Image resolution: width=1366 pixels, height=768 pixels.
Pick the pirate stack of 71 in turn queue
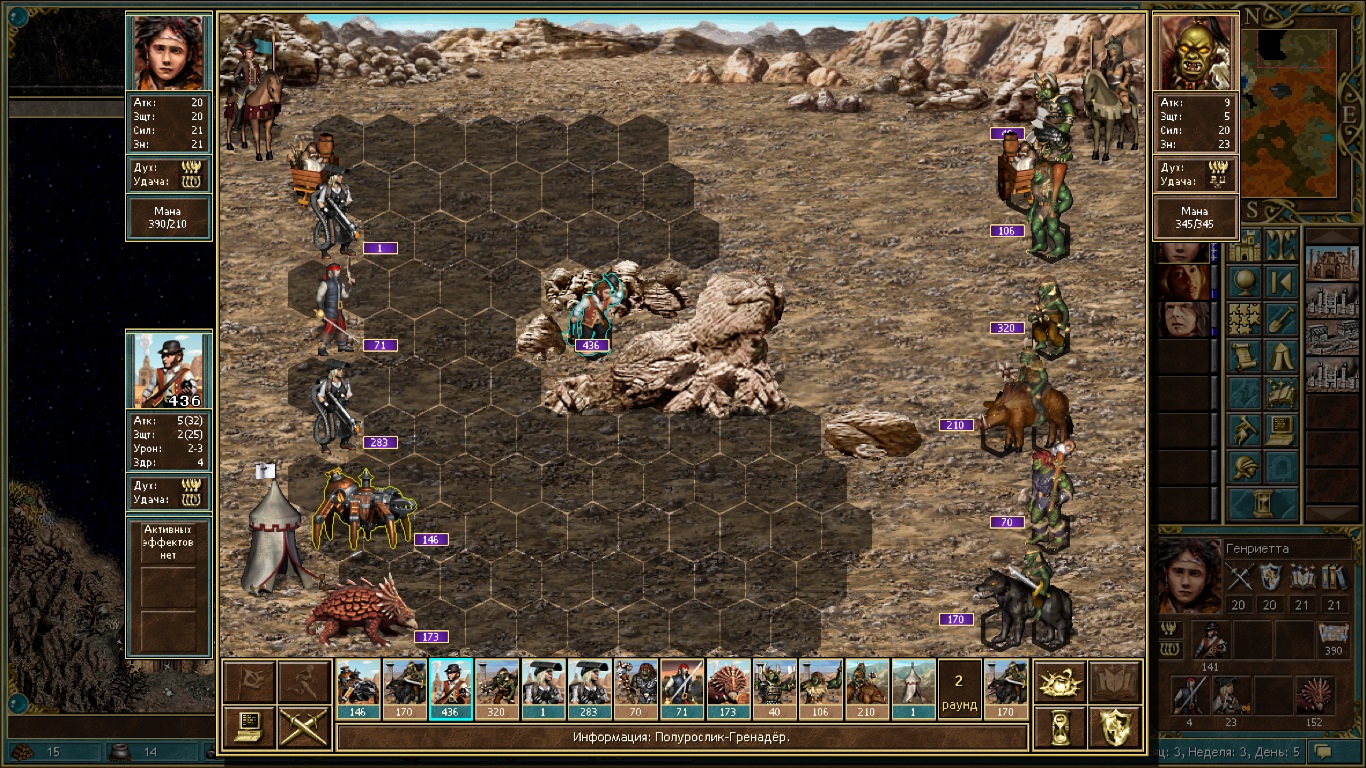682,688
